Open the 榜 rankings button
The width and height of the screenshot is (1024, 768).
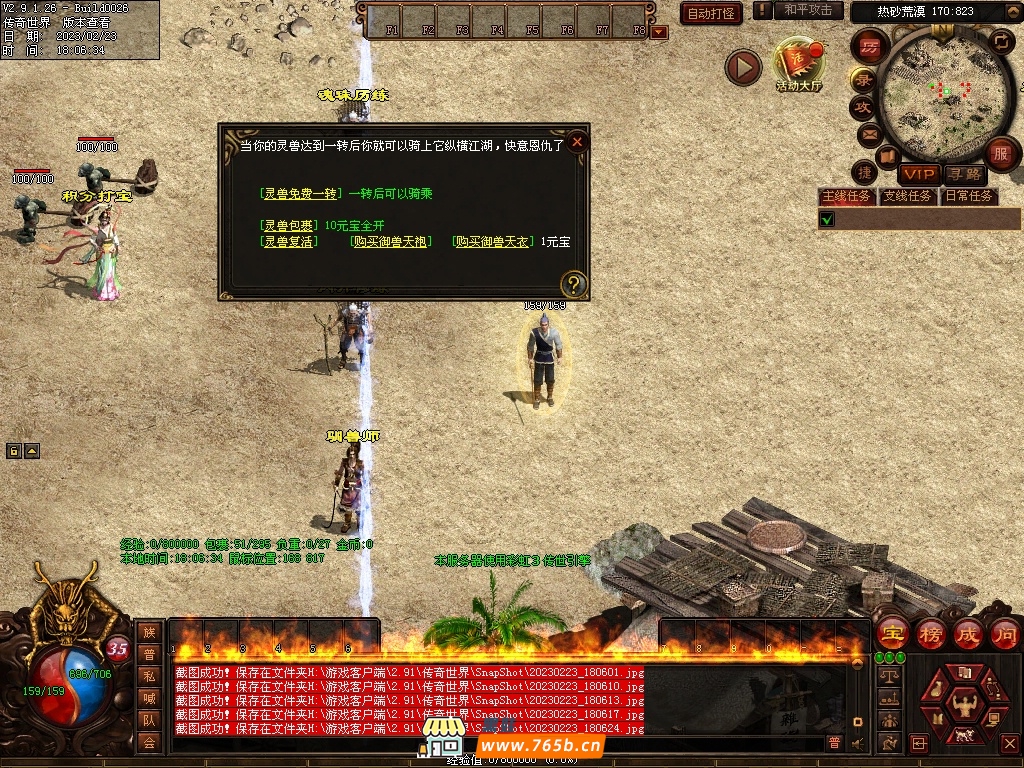click(x=931, y=633)
